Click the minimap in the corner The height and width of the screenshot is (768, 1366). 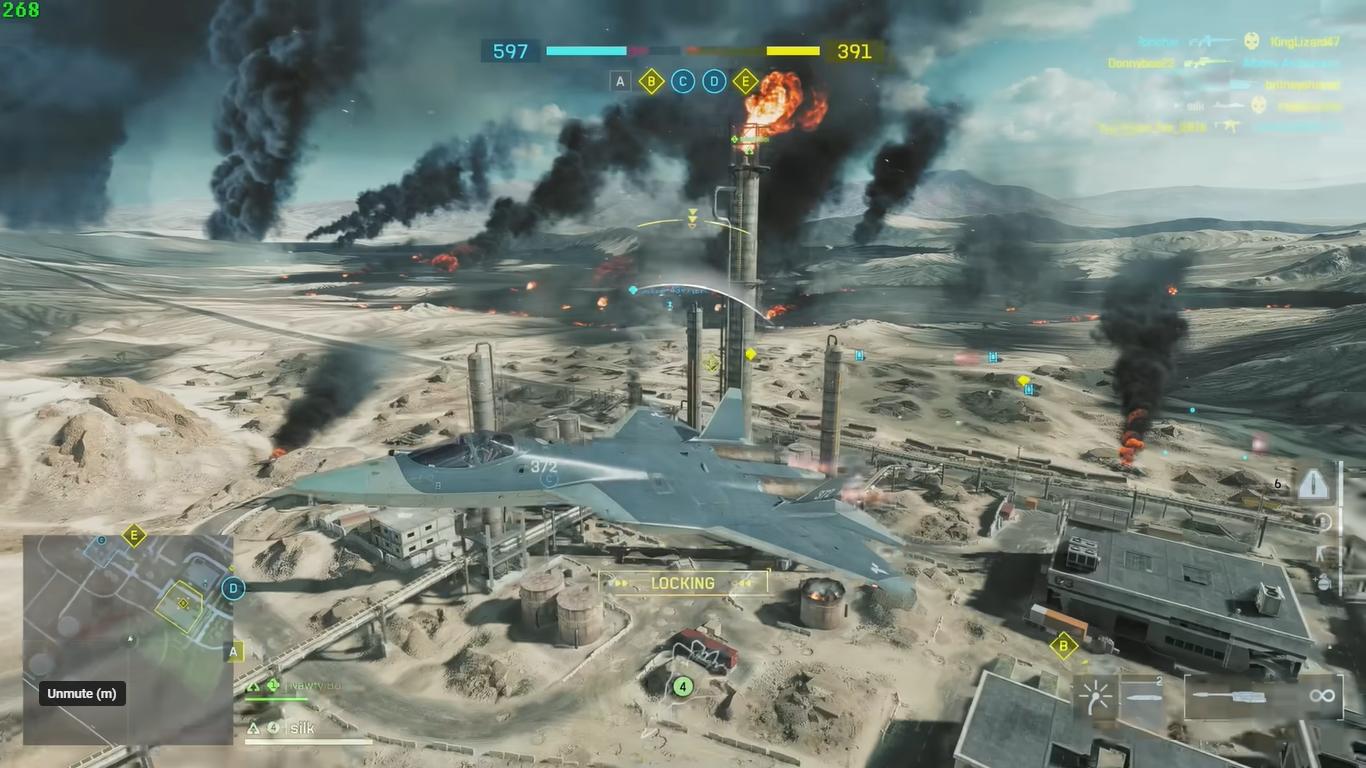pos(128,640)
